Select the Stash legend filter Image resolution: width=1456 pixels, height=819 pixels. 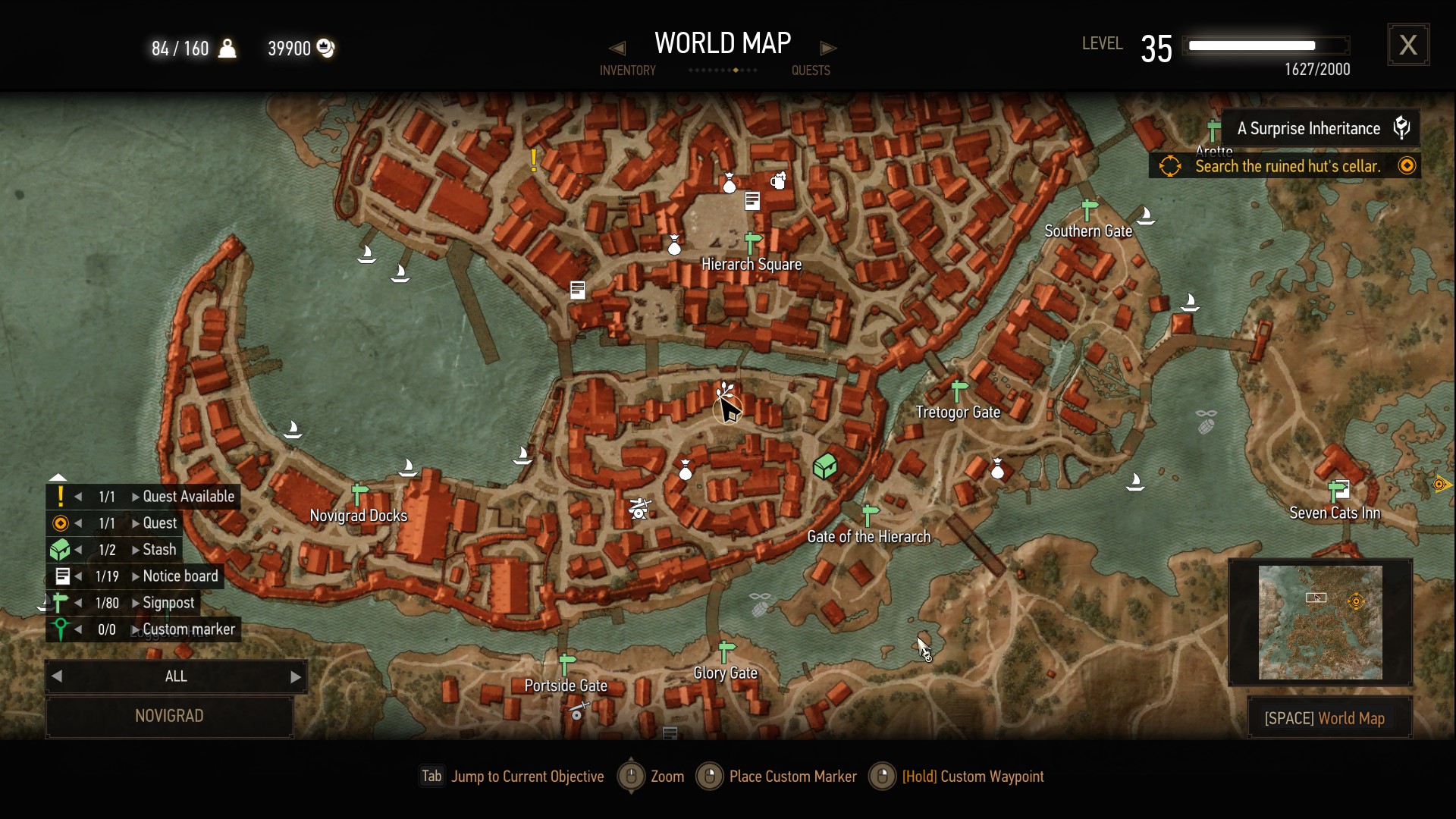pos(159,550)
